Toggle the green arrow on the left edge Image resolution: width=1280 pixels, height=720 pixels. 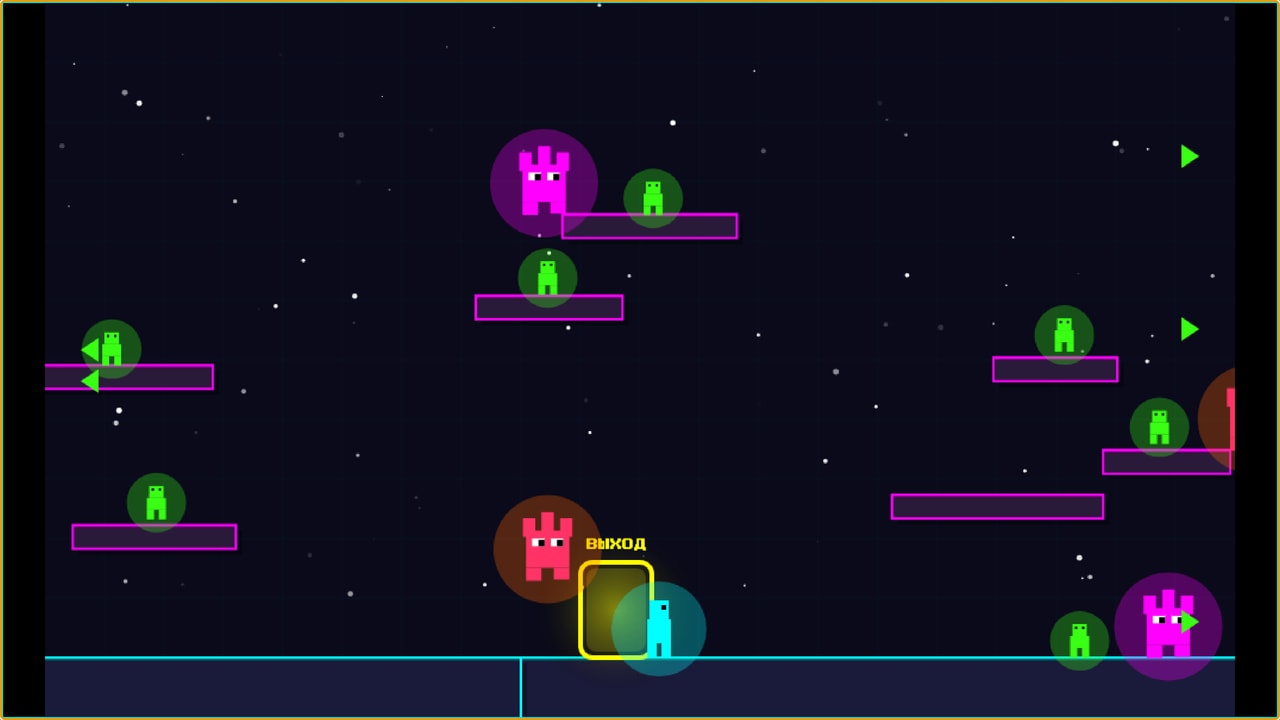coord(88,381)
